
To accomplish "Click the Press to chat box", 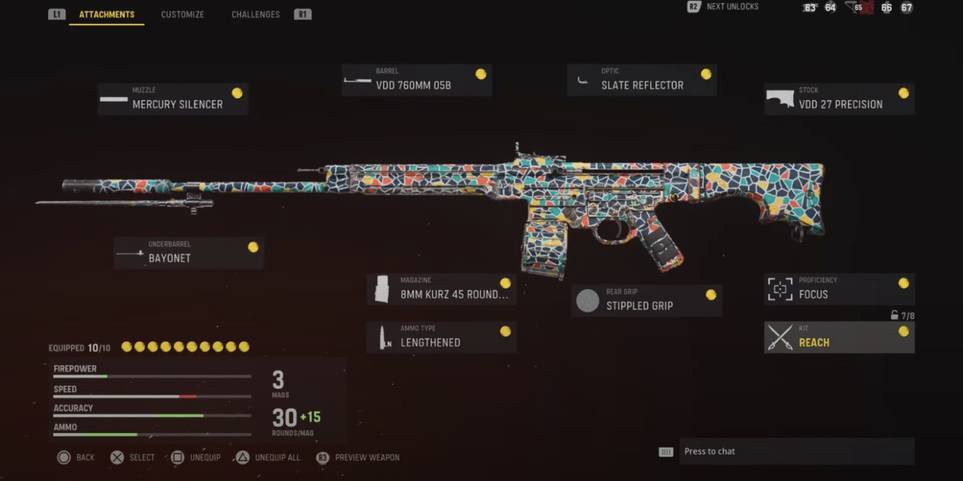I will tap(796, 451).
